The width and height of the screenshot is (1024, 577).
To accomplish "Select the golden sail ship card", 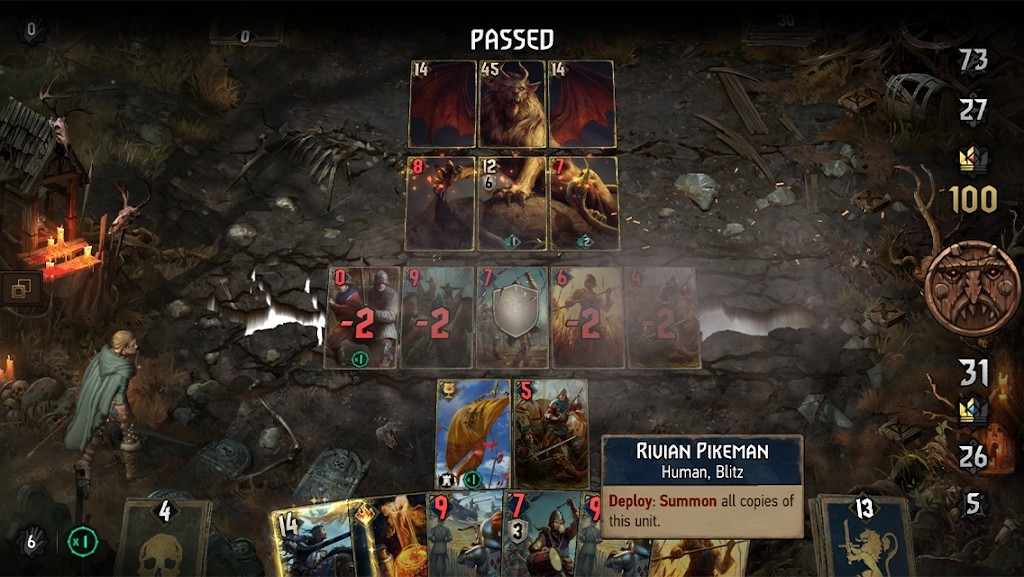I will 473,433.
